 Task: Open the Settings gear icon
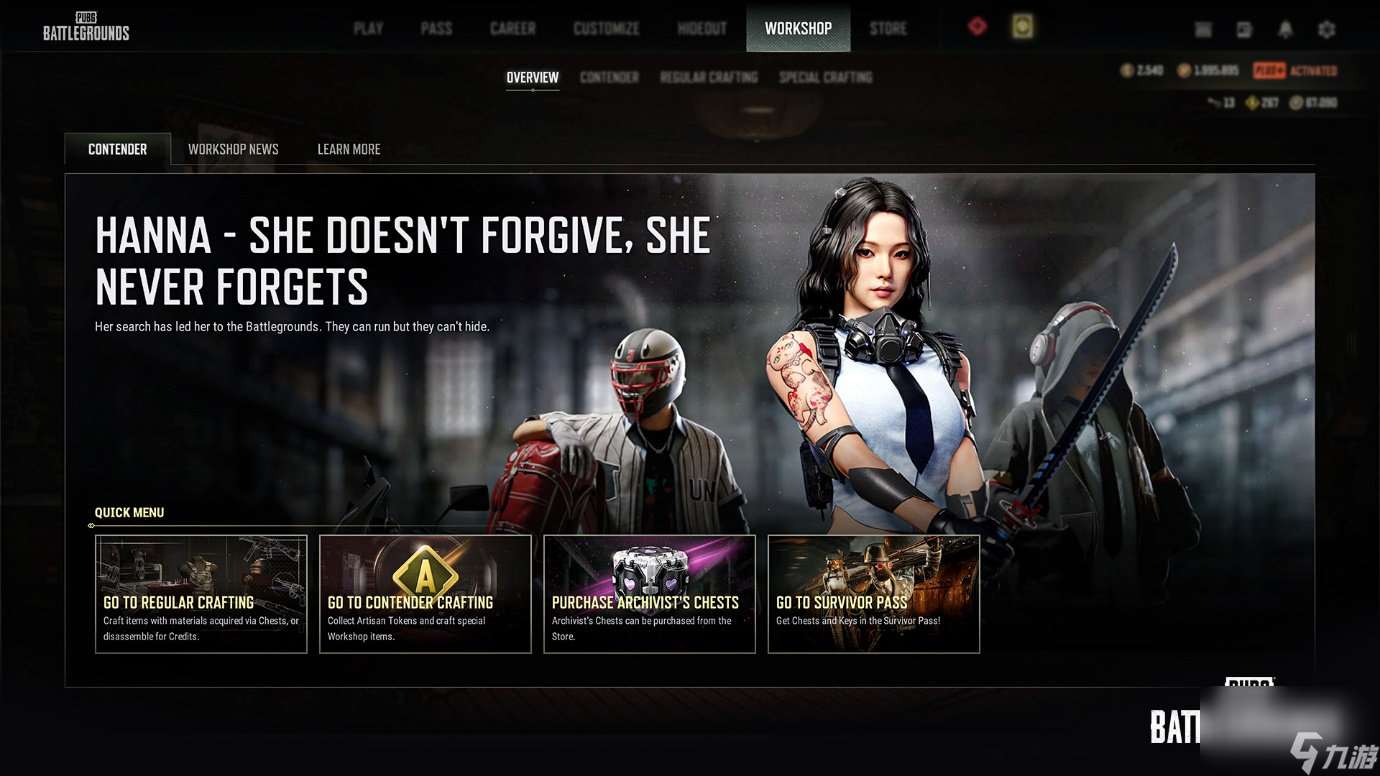[1326, 29]
